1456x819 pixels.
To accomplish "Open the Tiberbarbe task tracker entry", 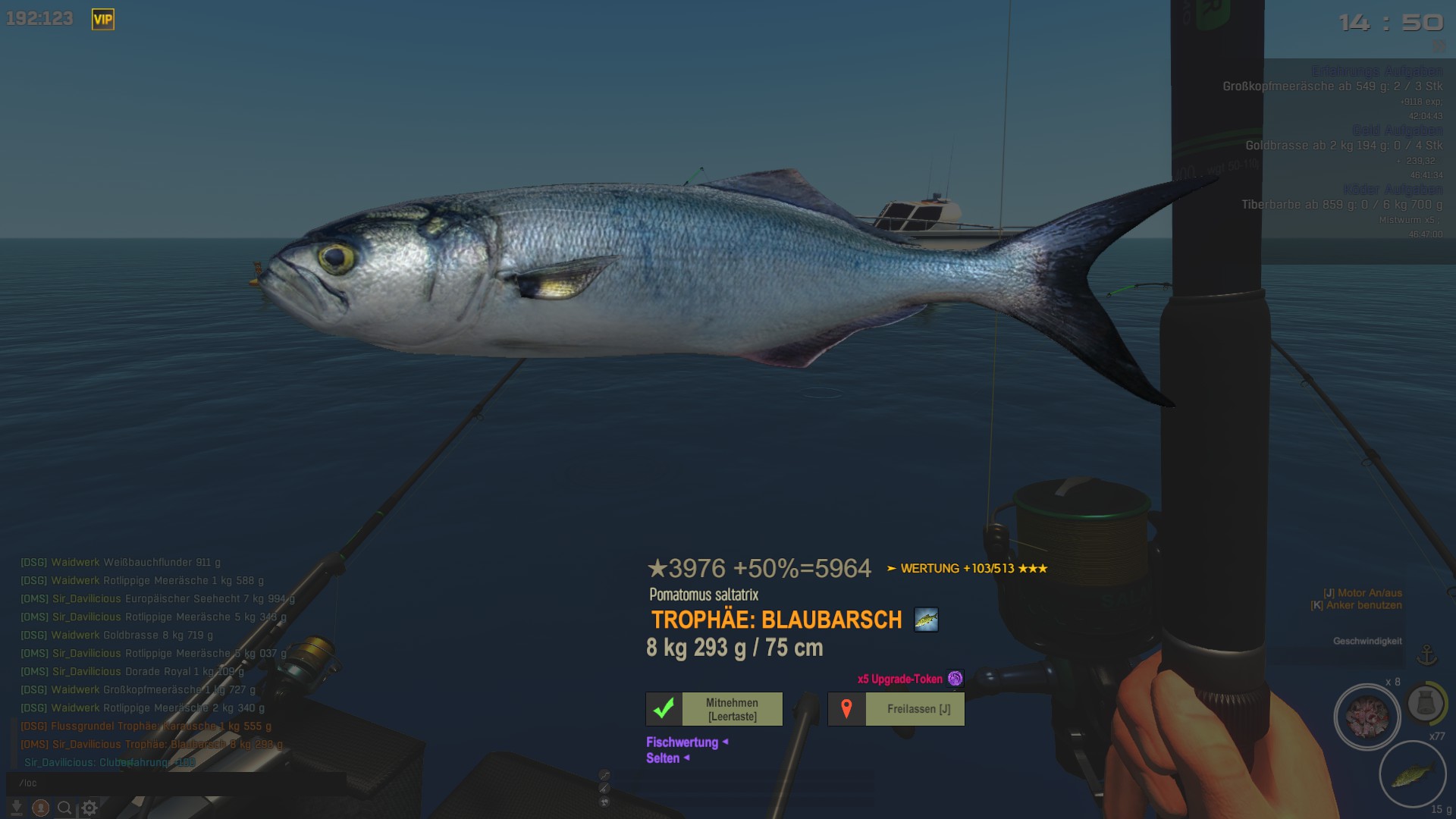I will click(1341, 205).
